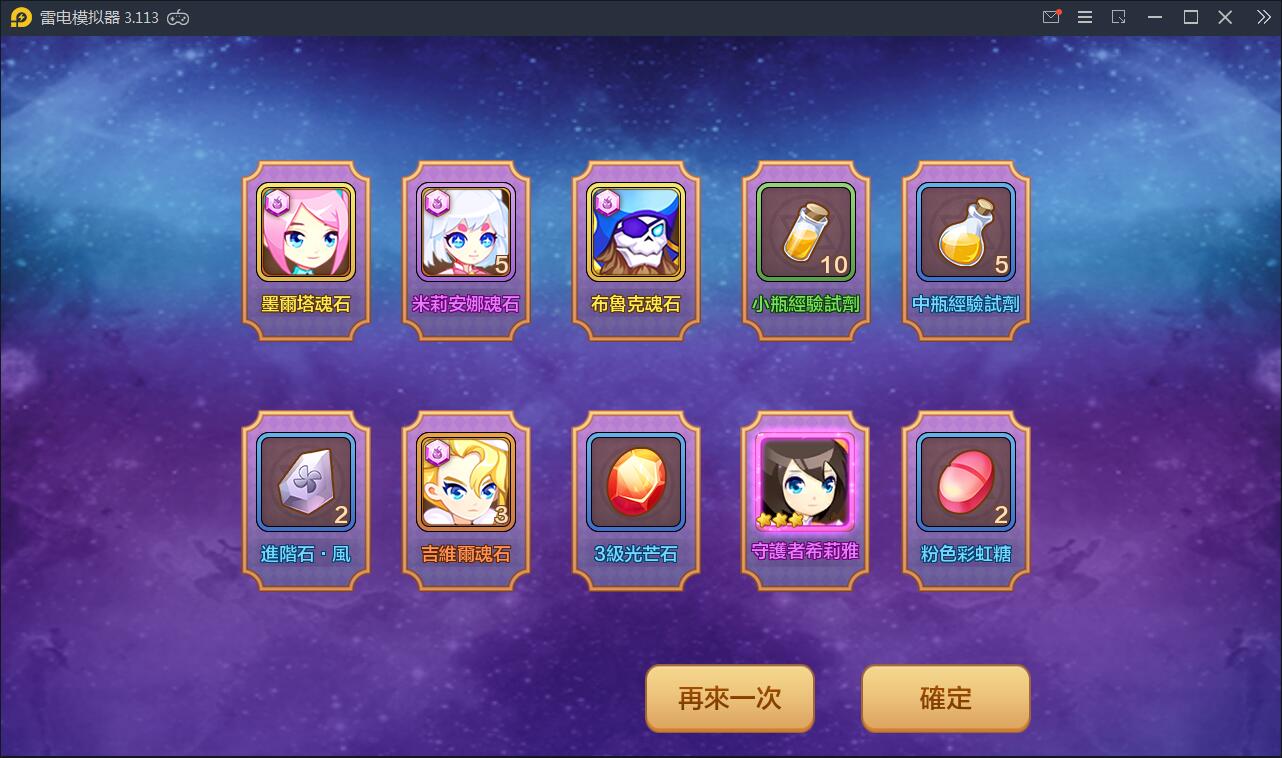Expand the LDPlayer sidebar toolbar with double arrow
The width and height of the screenshot is (1282, 758).
click(x=1262, y=17)
